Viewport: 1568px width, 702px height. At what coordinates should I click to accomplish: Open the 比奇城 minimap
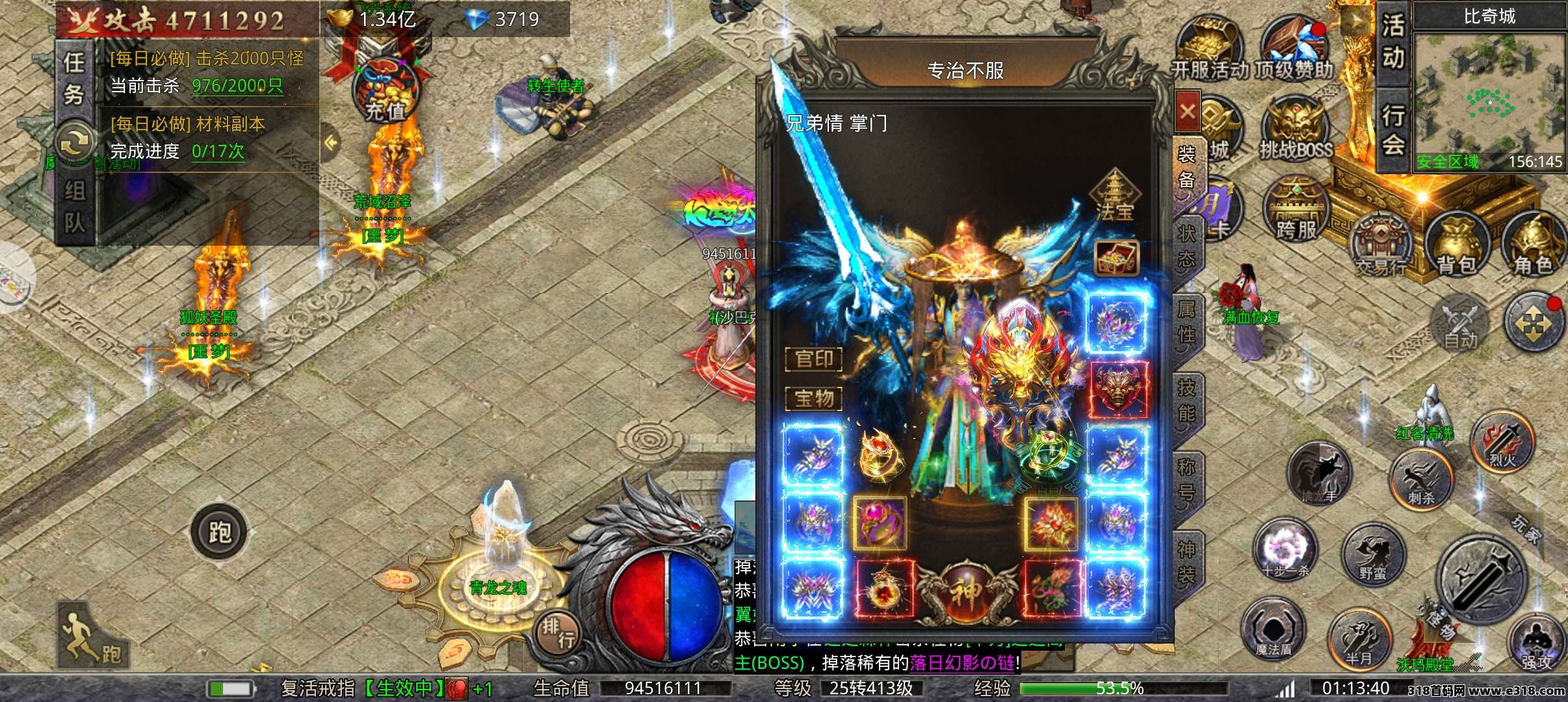pyautogui.click(x=1489, y=97)
